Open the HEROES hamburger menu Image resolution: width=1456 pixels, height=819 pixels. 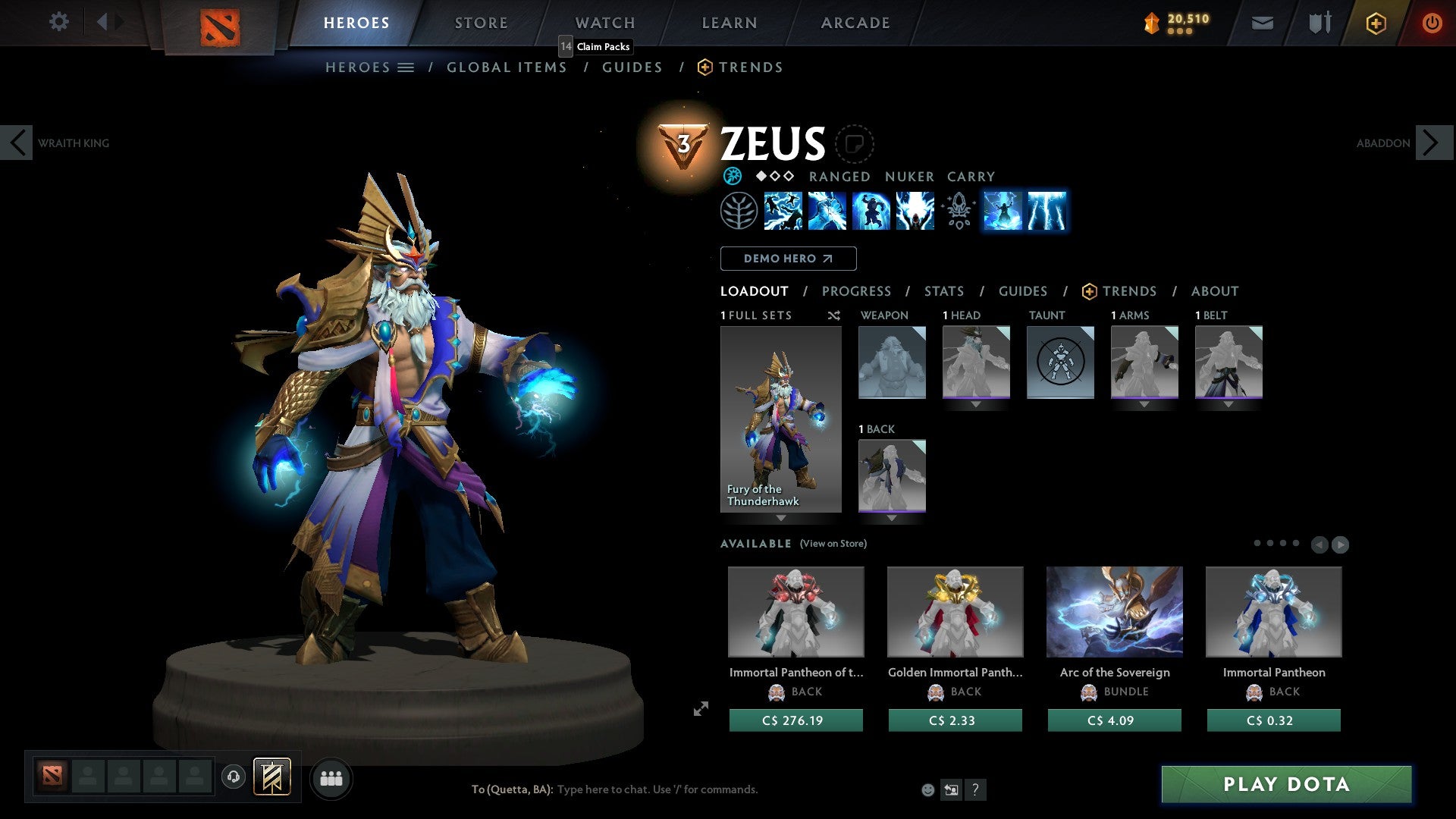point(407,67)
